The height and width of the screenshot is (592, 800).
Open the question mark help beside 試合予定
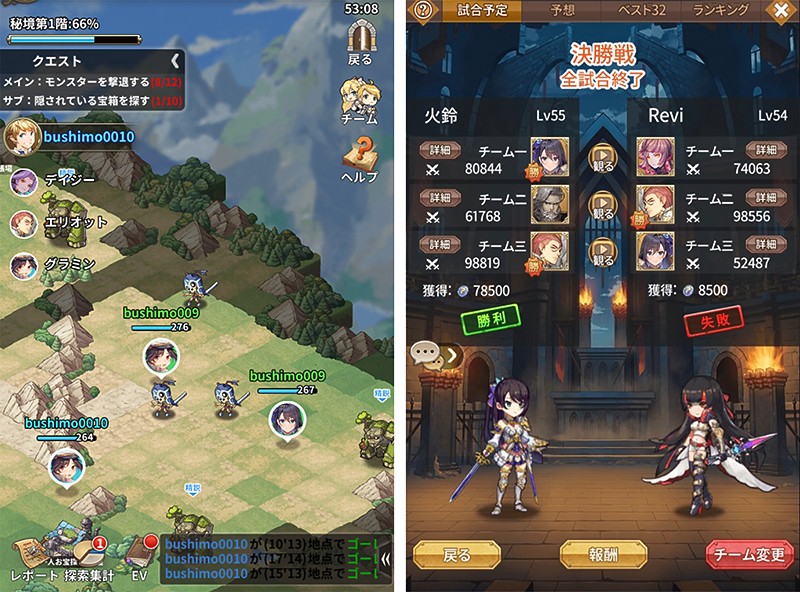[423, 10]
